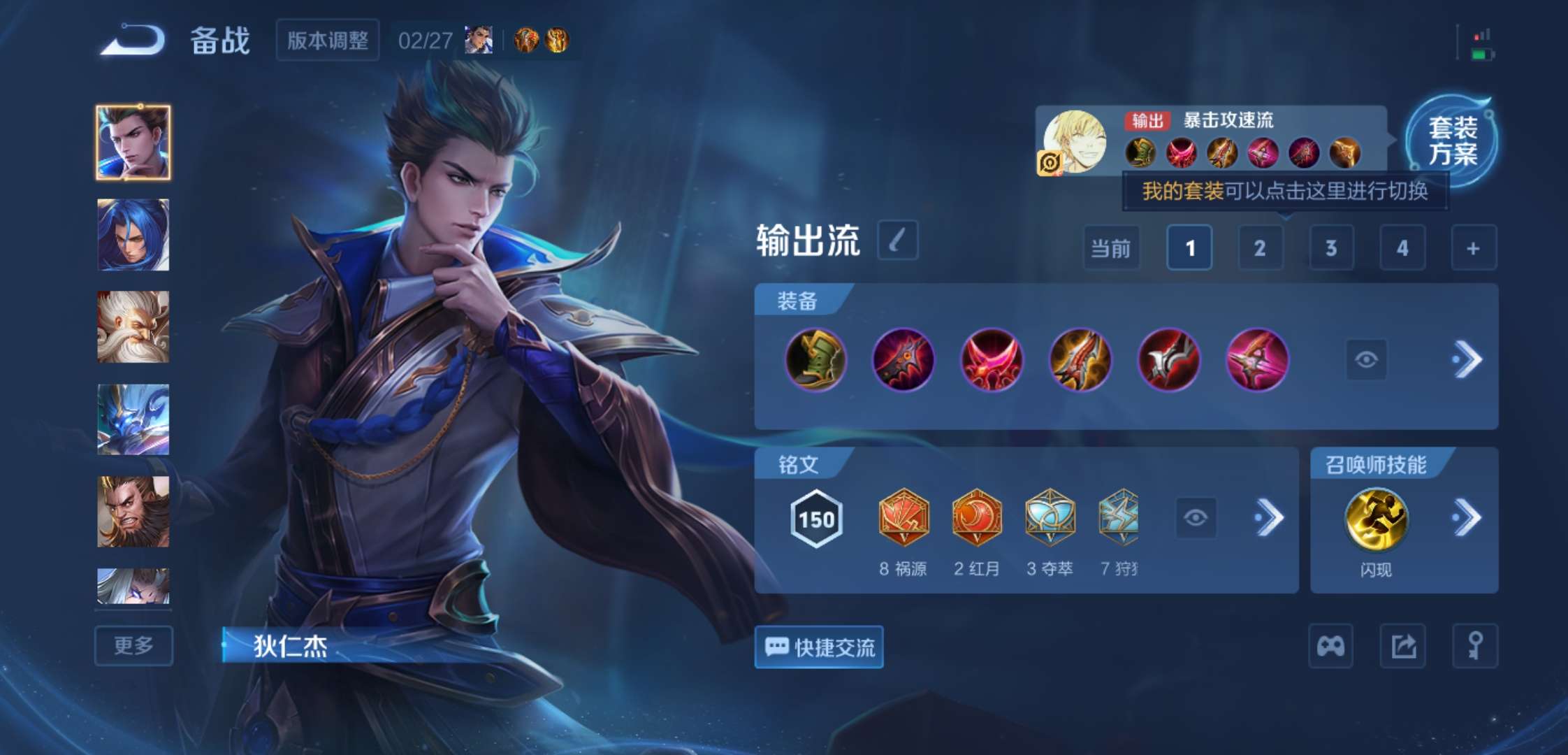Click the 红月 rune icon

pos(978,517)
